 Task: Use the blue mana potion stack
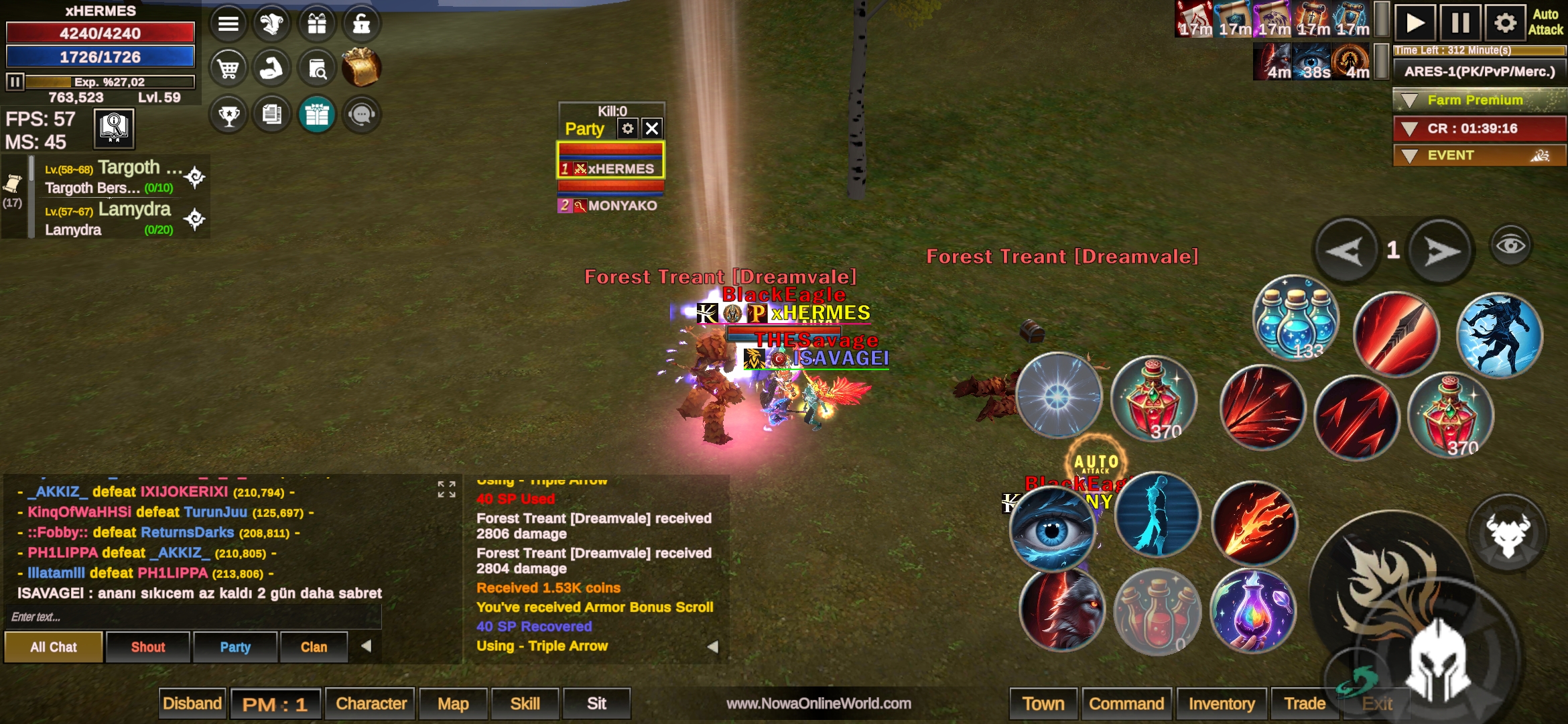tap(1295, 318)
